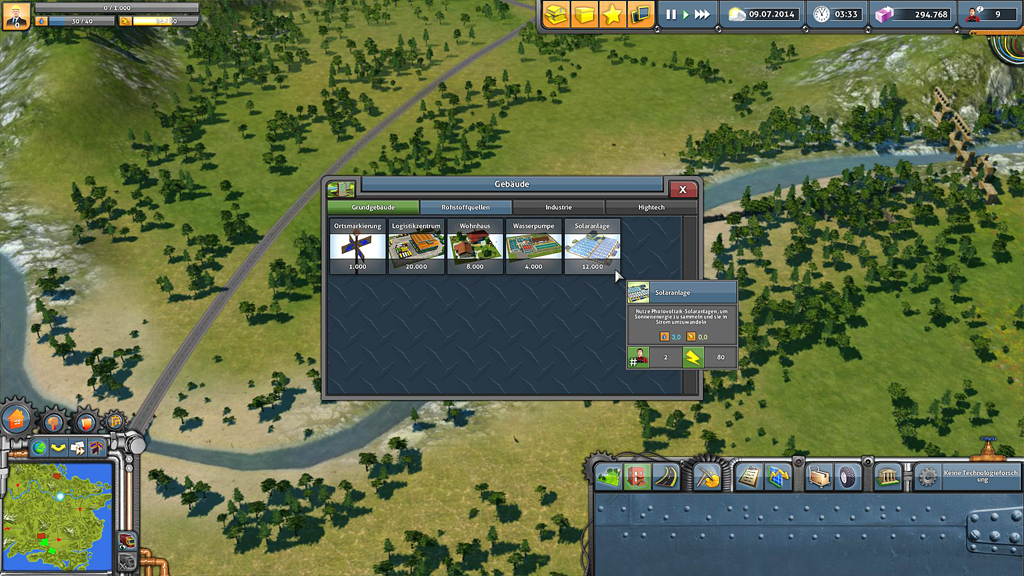Switch to the Rohstoffquellen tab
This screenshot has width=1024, height=576.
coord(465,207)
